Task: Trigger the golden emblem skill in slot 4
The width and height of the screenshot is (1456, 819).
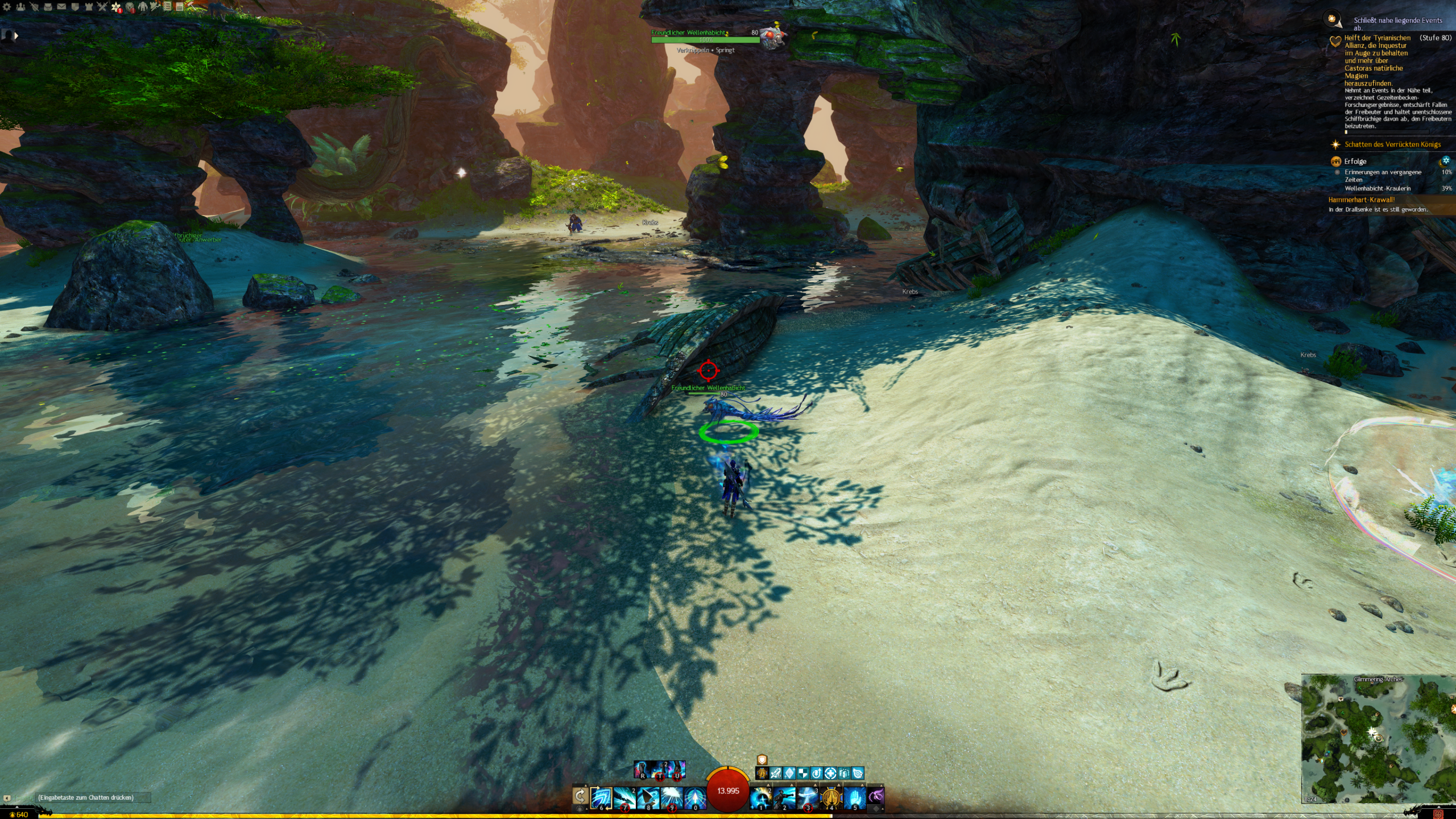Action: coord(831,797)
